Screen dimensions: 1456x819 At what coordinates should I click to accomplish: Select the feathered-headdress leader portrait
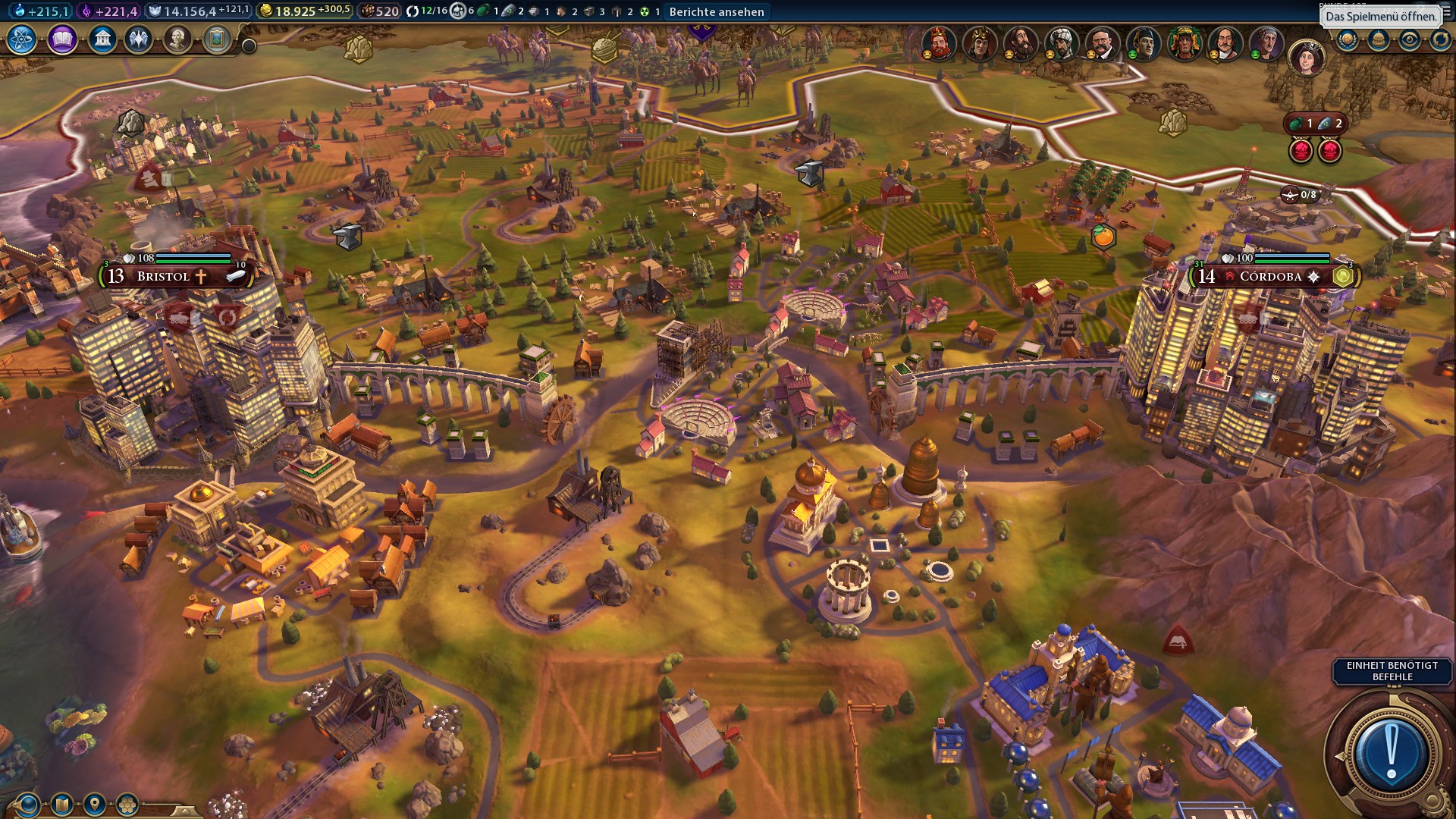tap(1184, 42)
